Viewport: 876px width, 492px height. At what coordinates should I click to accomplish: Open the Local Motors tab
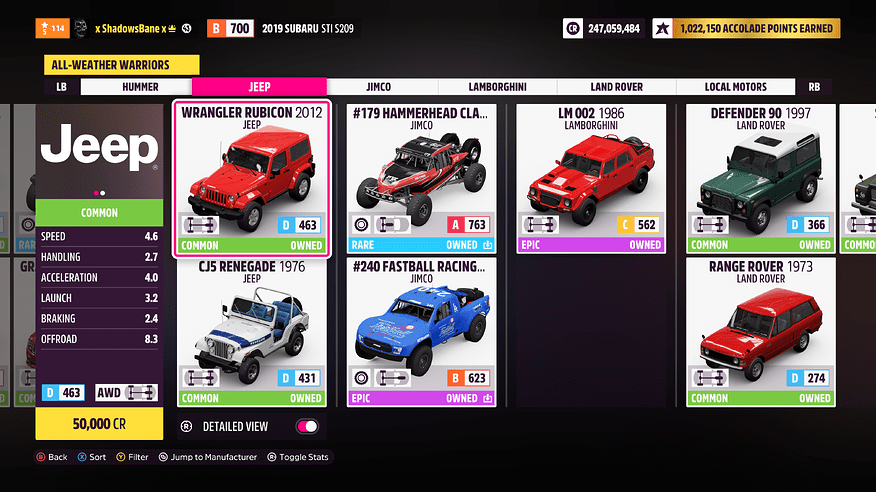click(x=736, y=87)
